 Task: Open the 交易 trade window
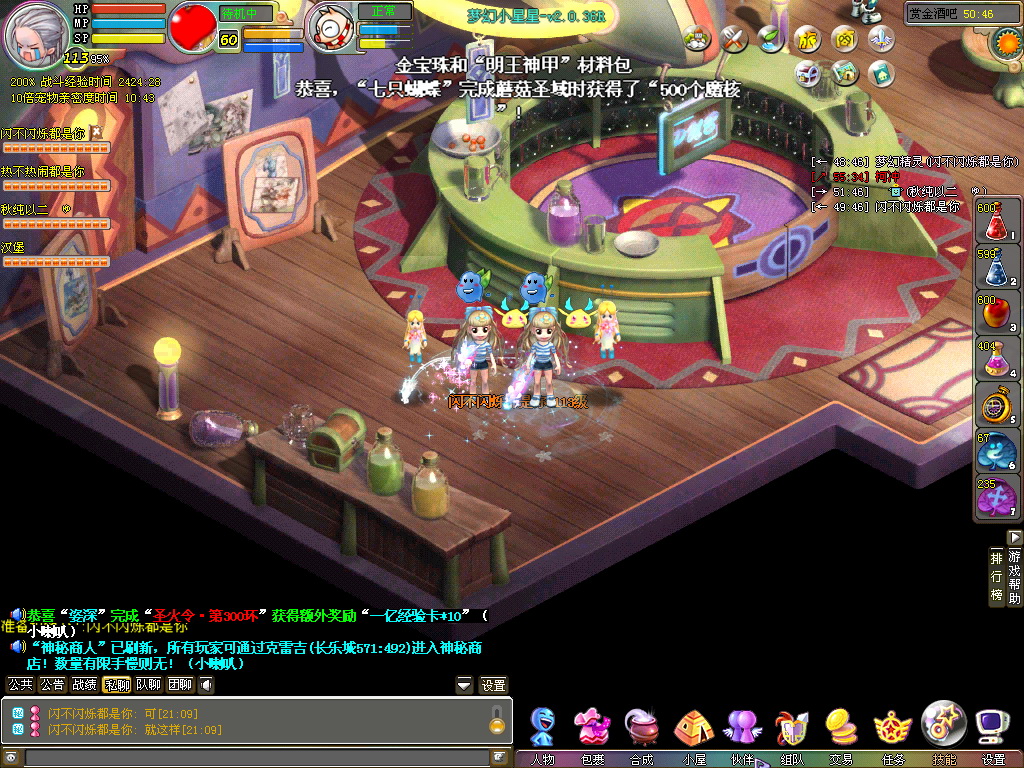(x=841, y=730)
